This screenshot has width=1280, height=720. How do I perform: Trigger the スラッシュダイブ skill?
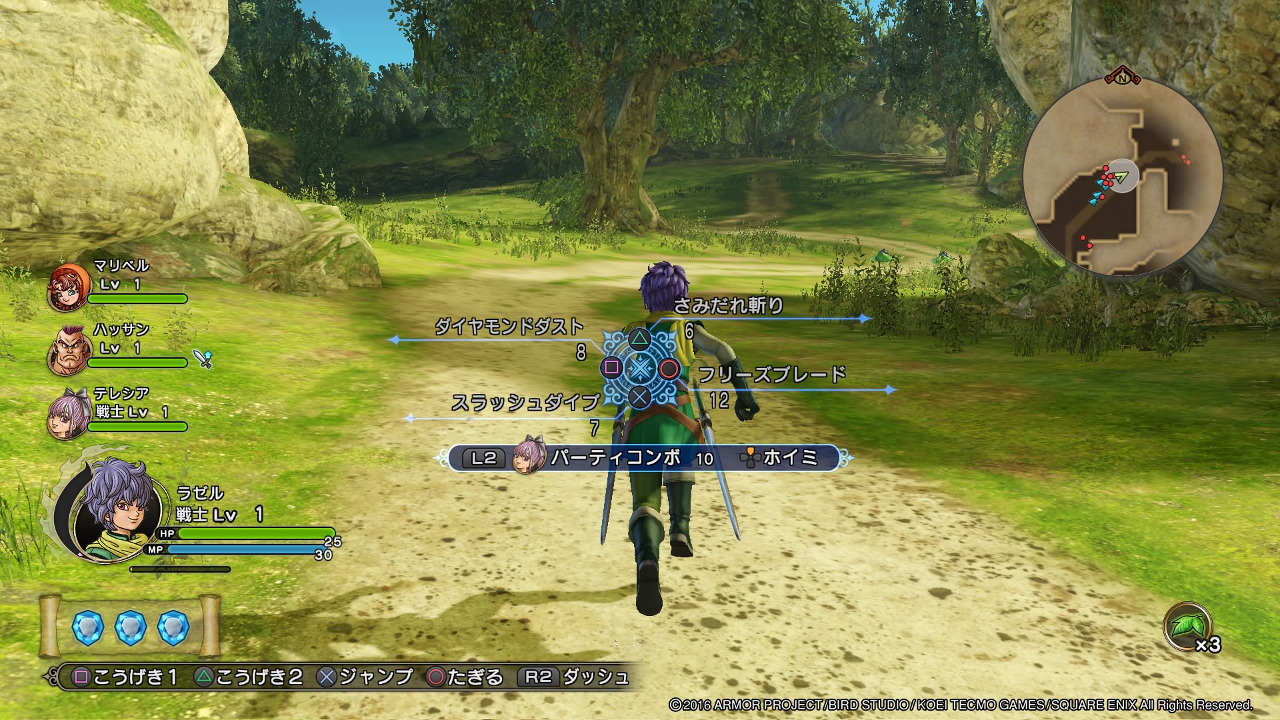524,402
